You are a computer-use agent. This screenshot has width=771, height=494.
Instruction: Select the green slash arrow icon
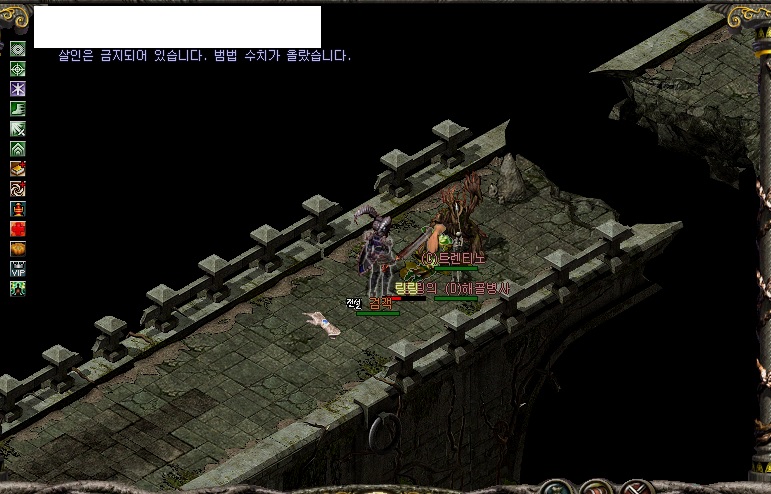tap(18, 129)
